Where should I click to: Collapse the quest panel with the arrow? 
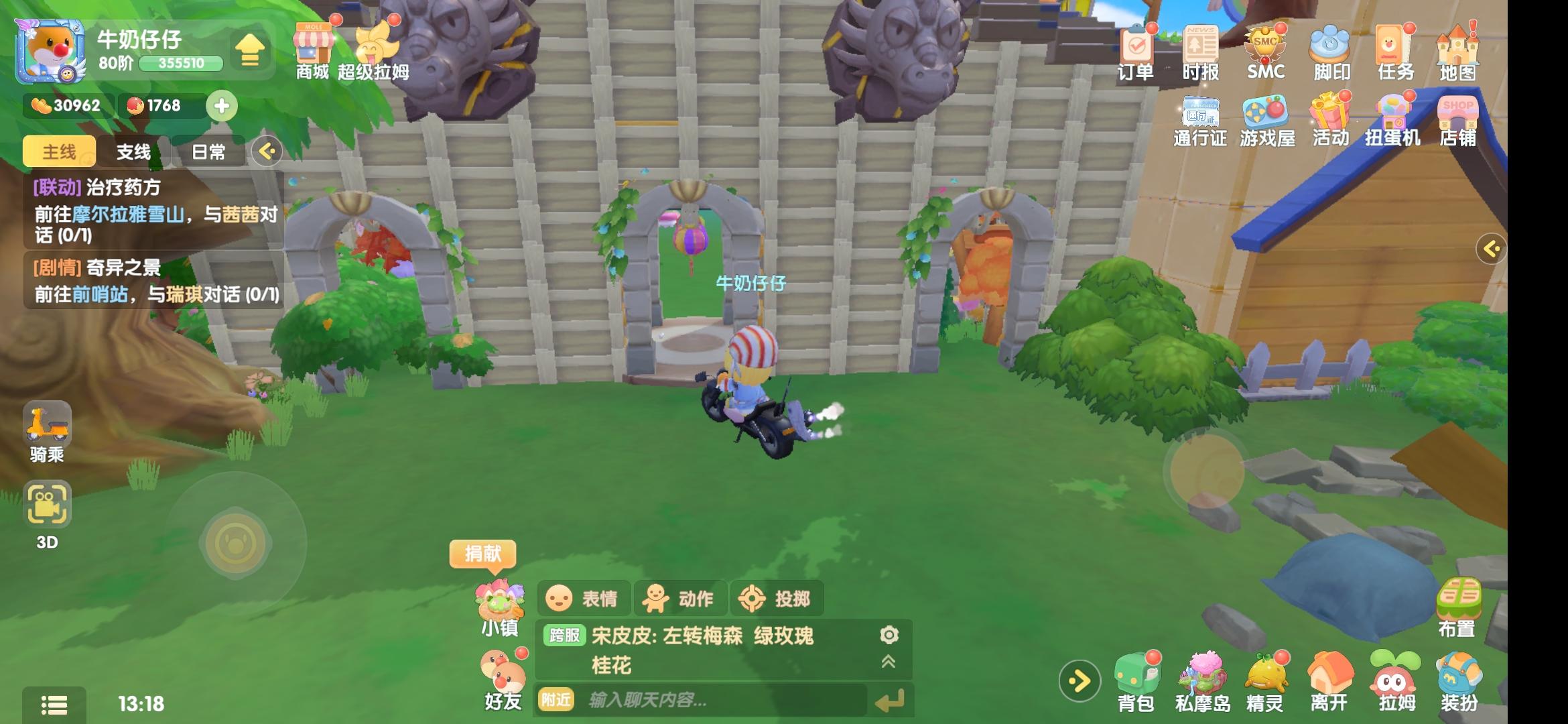[x=268, y=151]
